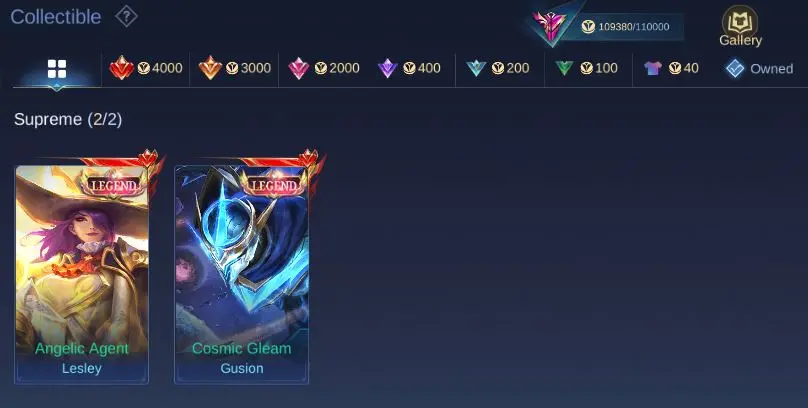This screenshot has height=408, width=808.
Task: Open the Cosmic Gleam Gusion skin card
Action: click(x=242, y=275)
